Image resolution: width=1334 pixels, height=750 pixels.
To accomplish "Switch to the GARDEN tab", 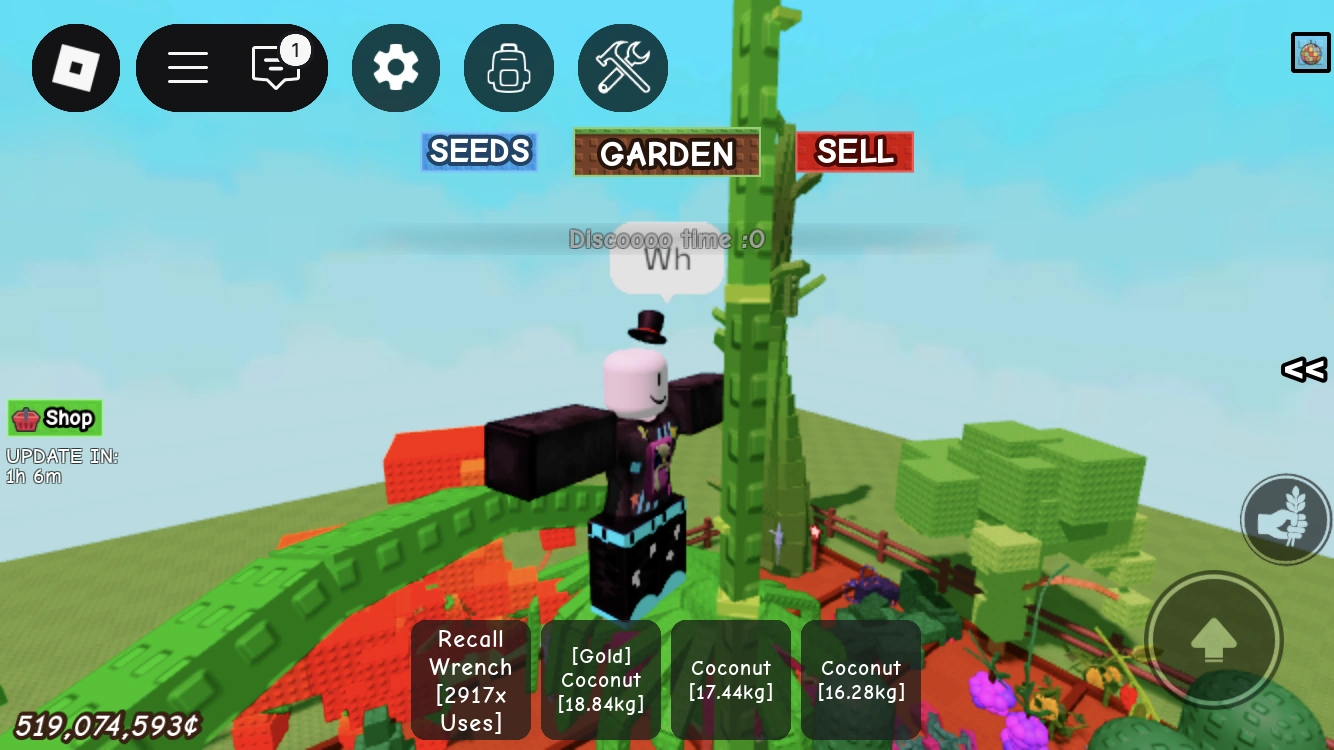I will pos(666,152).
